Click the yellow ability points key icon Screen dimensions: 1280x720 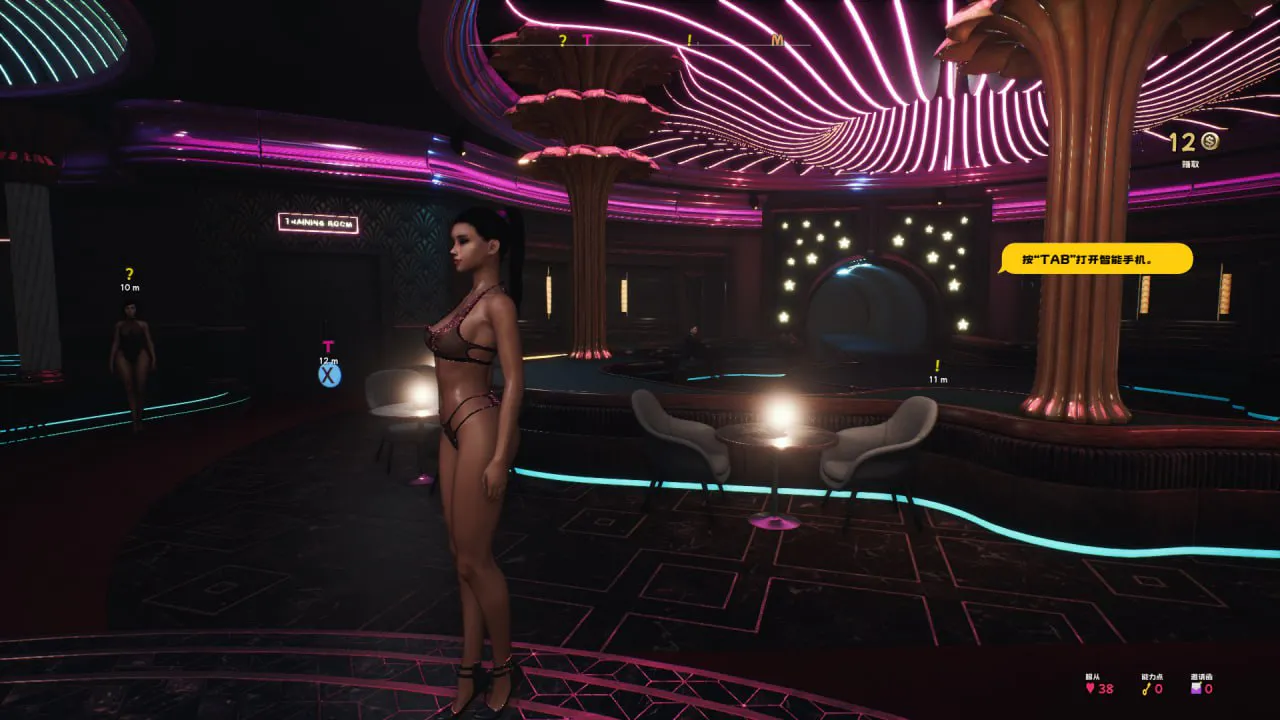click(1146, 688)
